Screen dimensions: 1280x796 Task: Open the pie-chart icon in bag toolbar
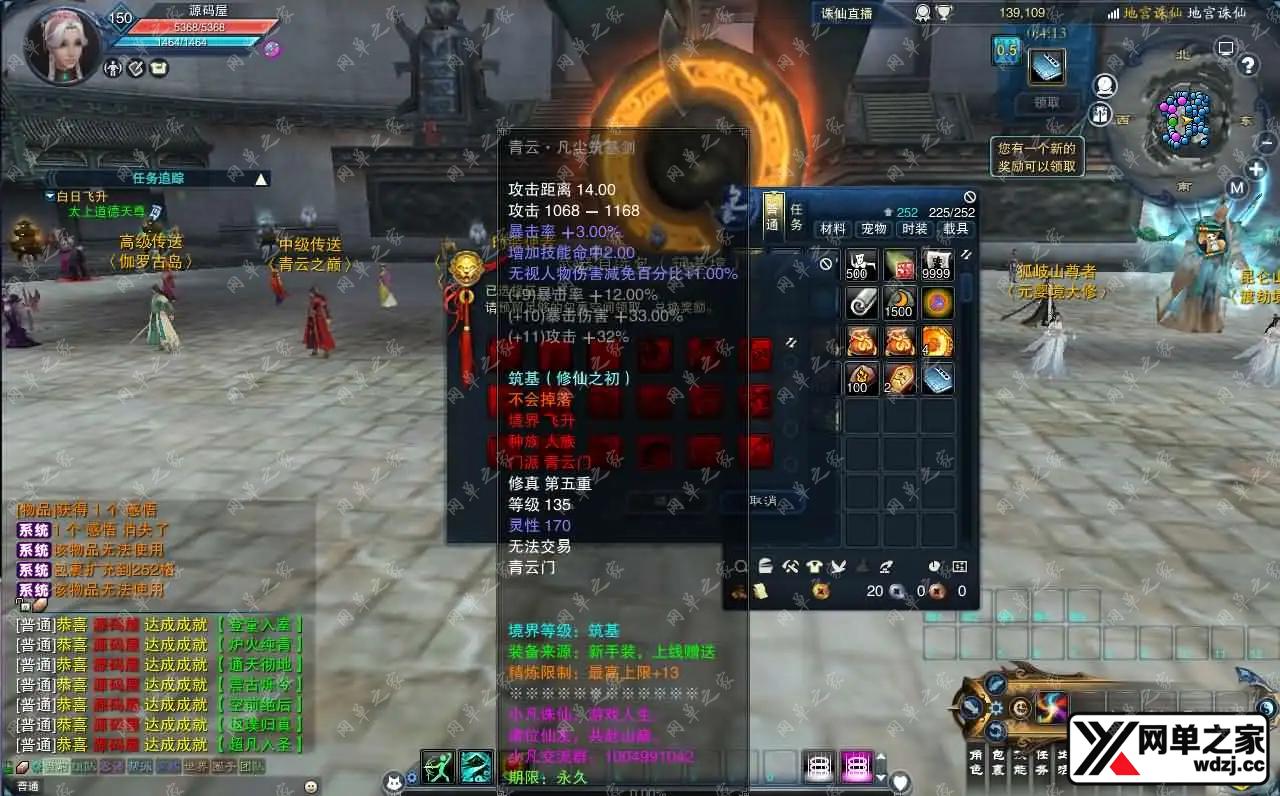[934, 566]
